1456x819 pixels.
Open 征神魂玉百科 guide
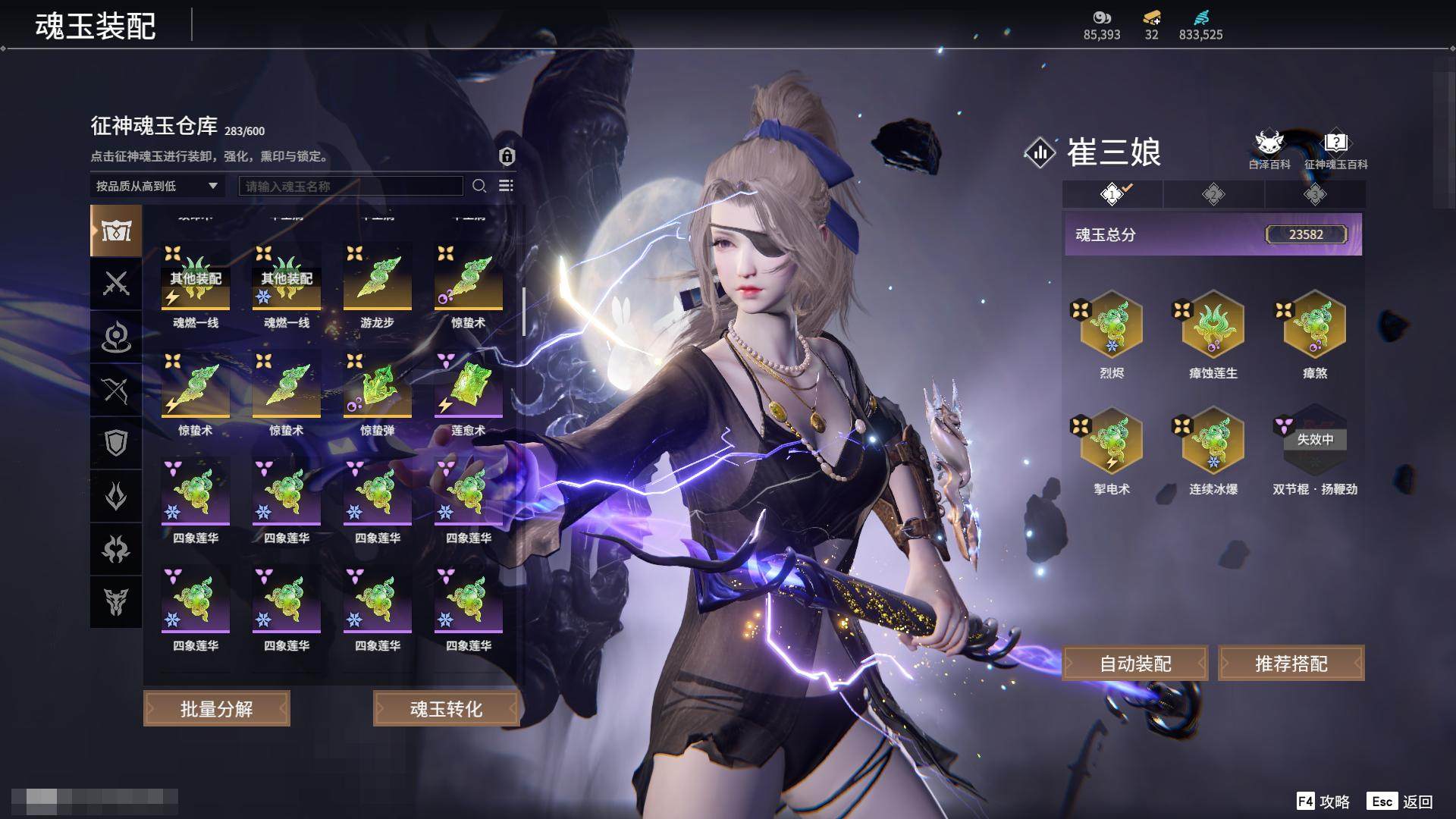1335,149
